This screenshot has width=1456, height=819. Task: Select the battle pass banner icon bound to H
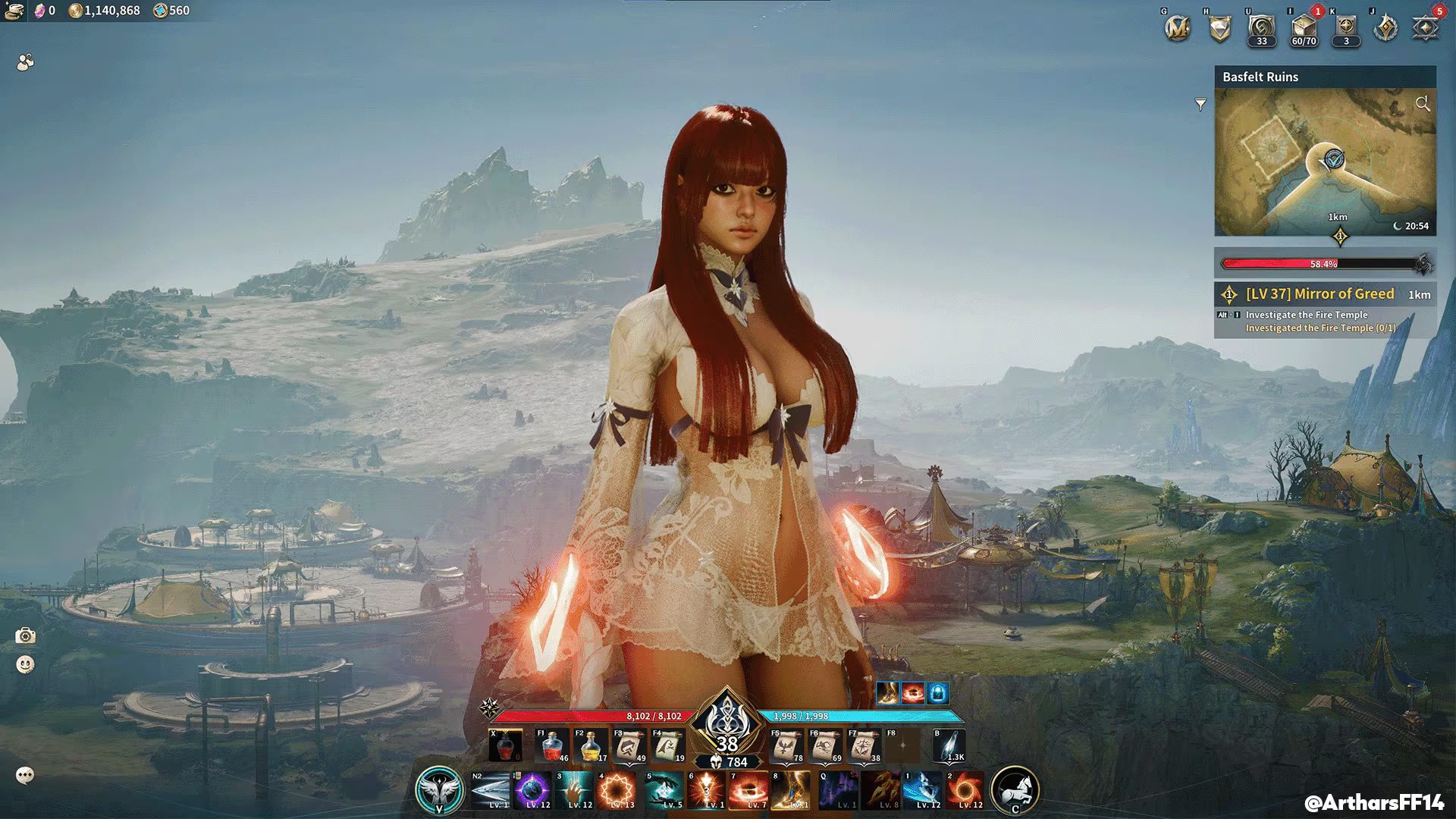pos(1219,29)
